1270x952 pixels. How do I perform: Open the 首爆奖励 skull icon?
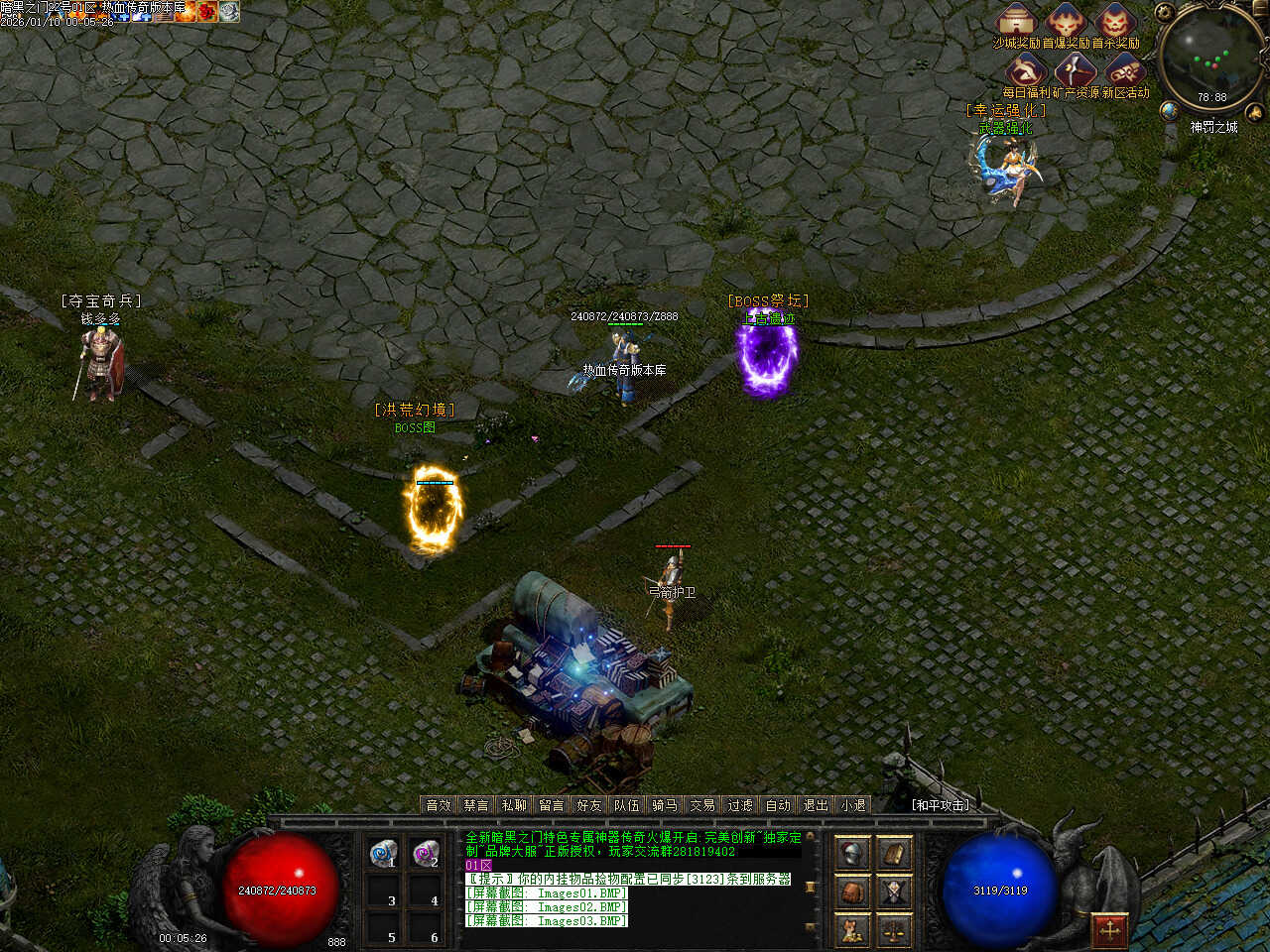(x=1066, y=20)
